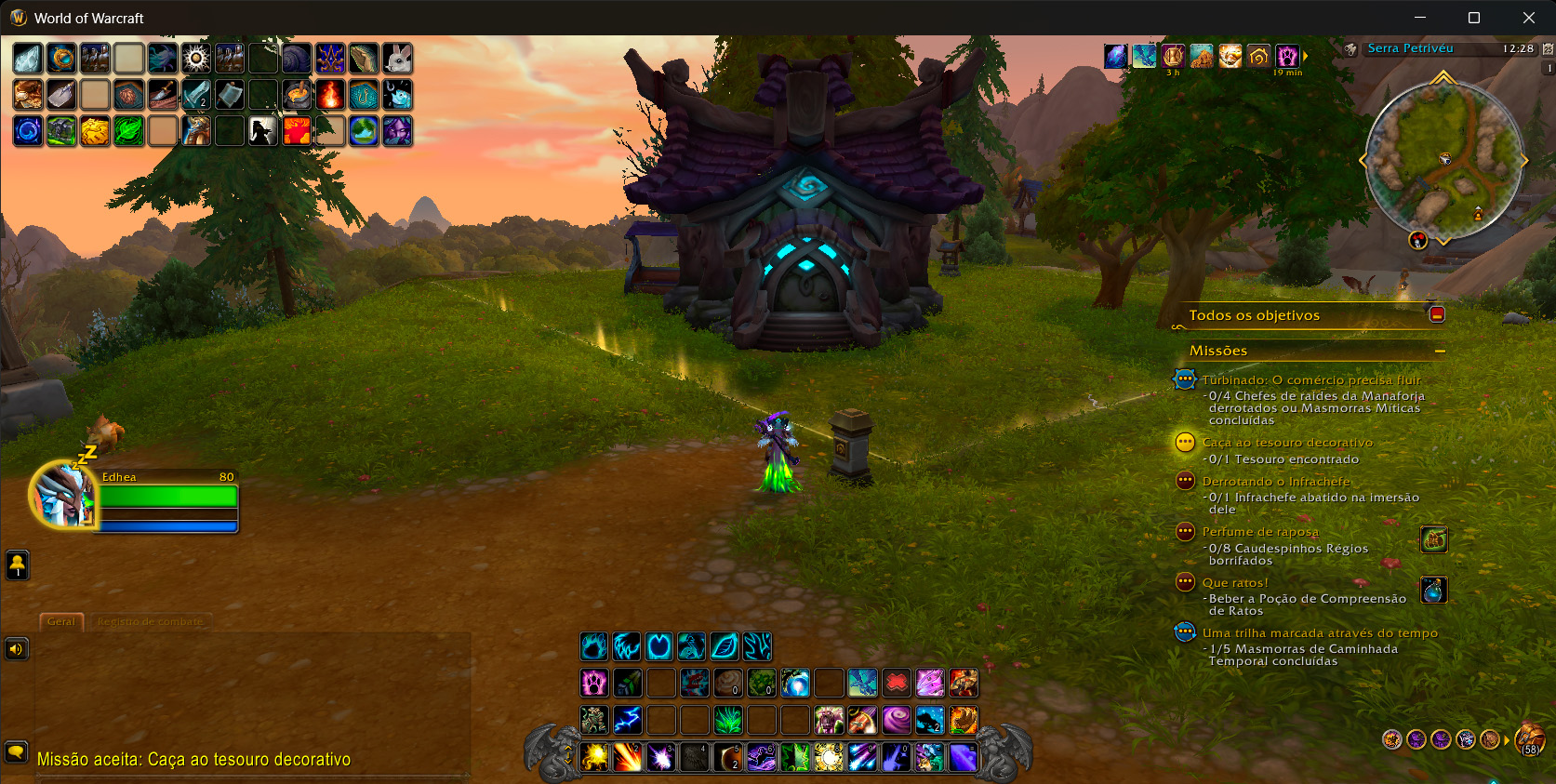Cast the purple swirl ability
The width and height of the screenshot is (1556, 784).
pyautogui.click(x=896, y=720)
